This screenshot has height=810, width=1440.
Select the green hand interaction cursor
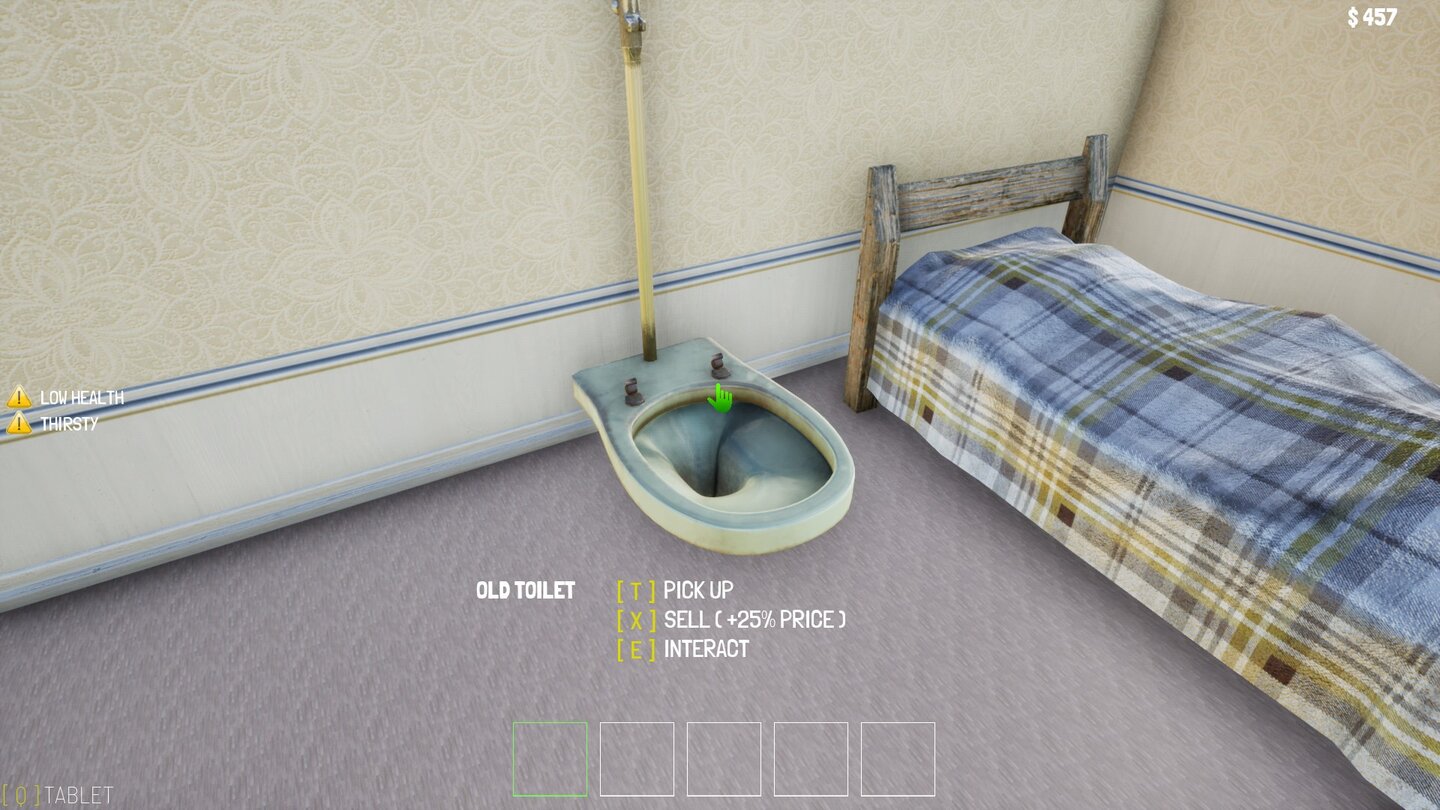pos(718,400)
